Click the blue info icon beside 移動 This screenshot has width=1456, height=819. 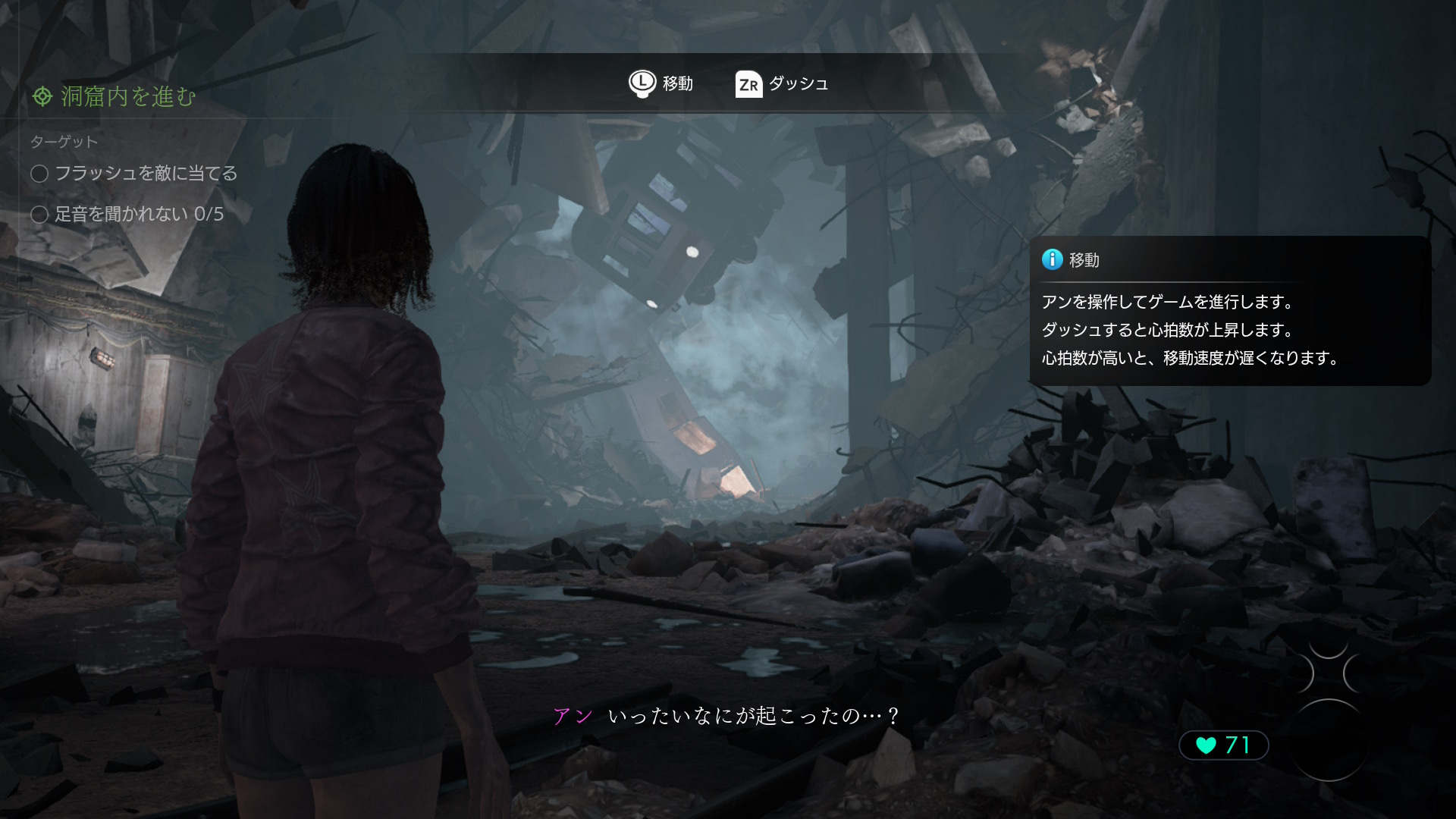1052,259
